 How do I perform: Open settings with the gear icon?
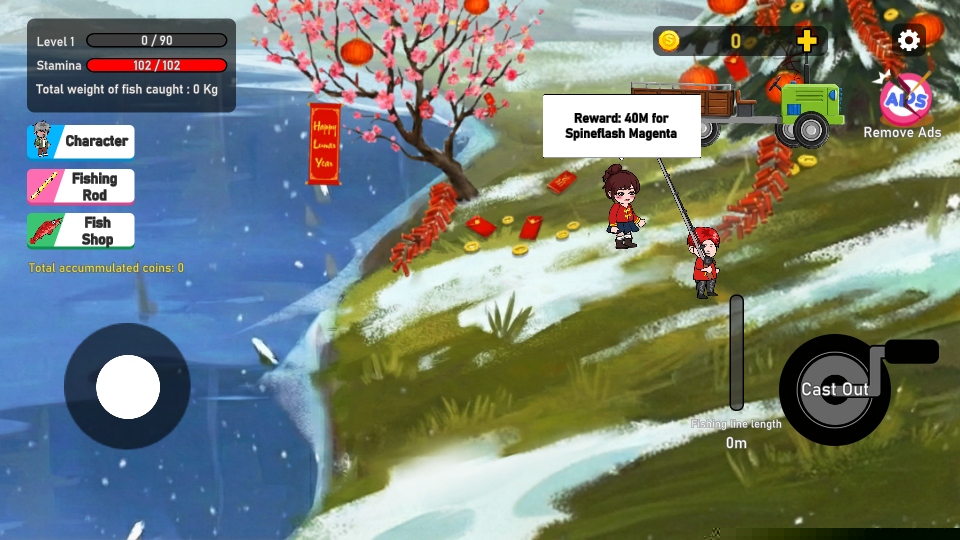click(908, 40)
